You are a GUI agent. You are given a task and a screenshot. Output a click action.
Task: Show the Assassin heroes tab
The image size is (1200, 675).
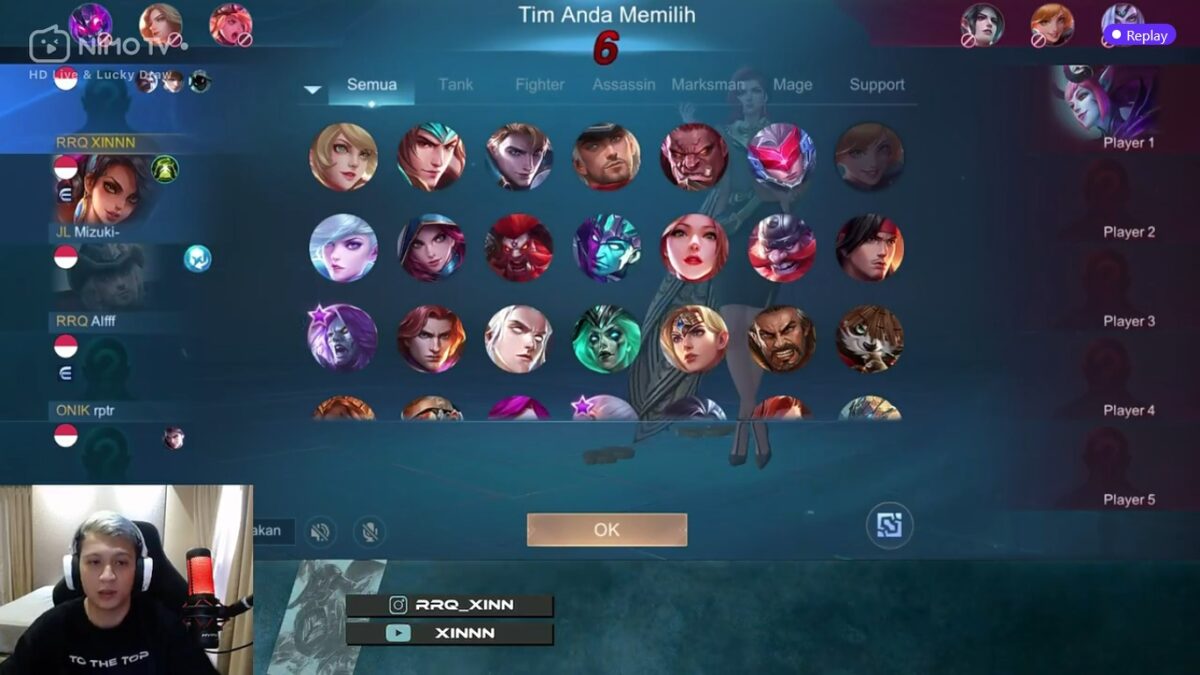click(624, 85)
